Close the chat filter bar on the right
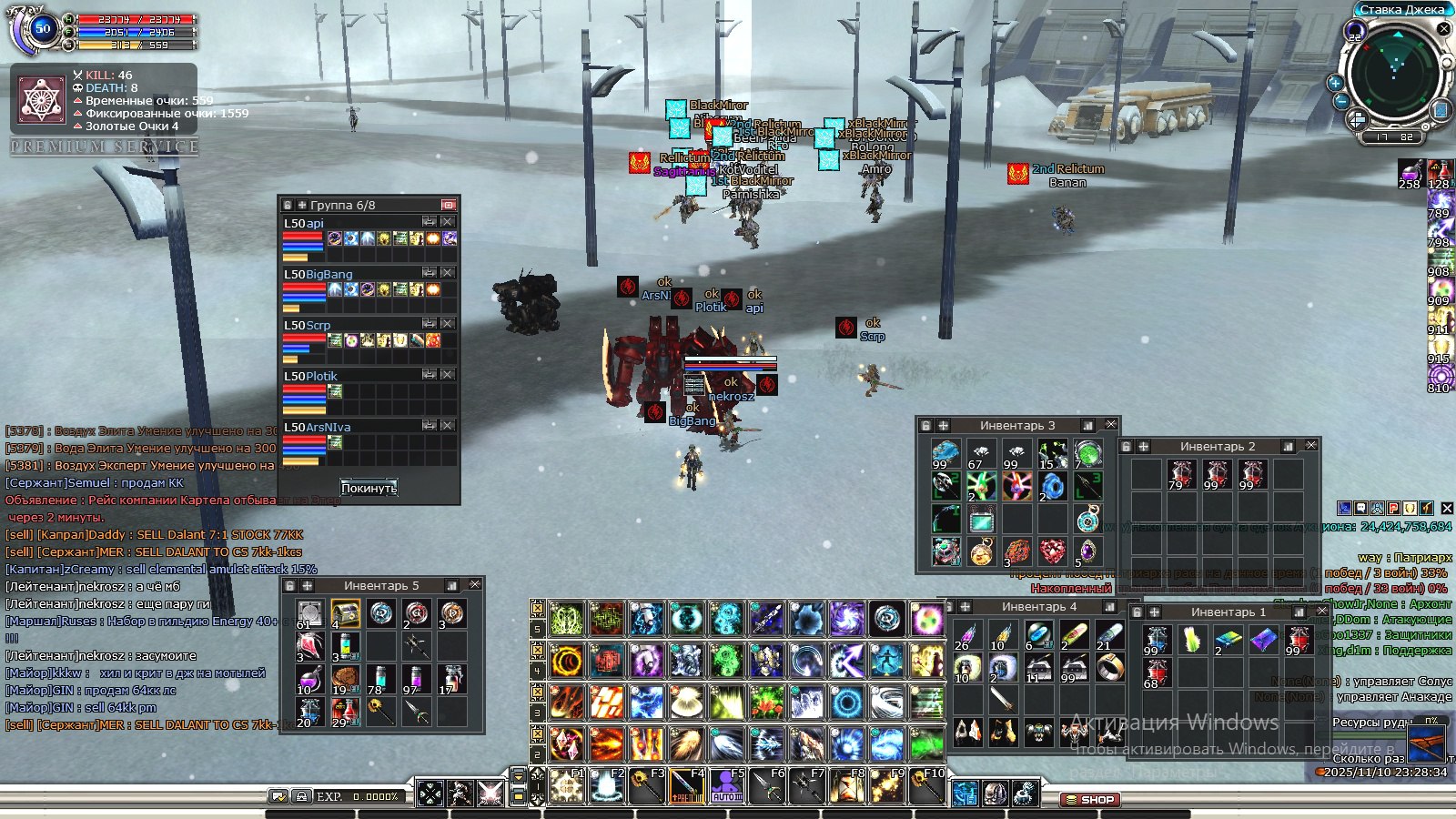 (x=1447, y=508)
